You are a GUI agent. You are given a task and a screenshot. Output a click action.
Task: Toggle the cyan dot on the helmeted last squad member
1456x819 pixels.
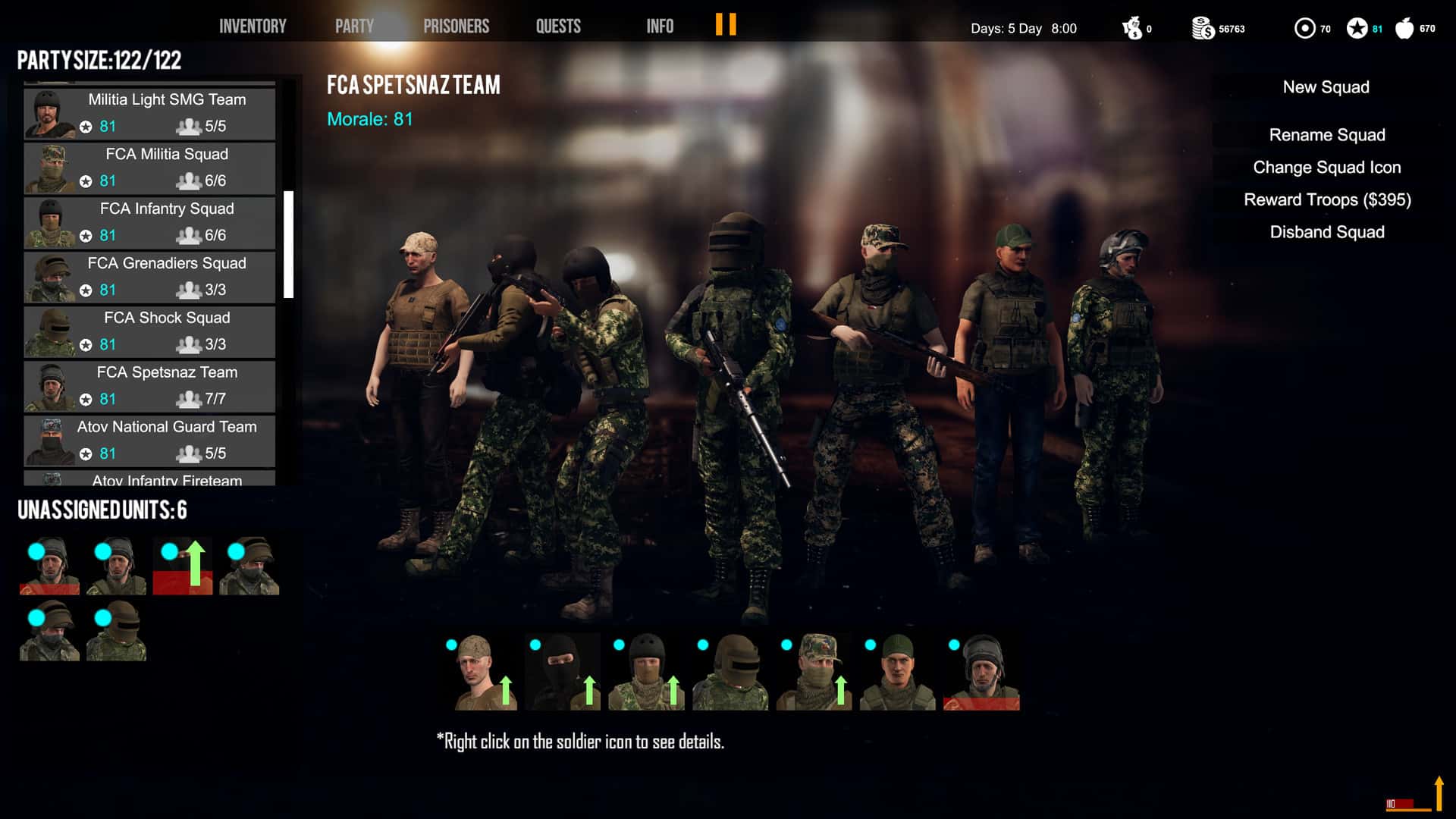coord(952,645)
